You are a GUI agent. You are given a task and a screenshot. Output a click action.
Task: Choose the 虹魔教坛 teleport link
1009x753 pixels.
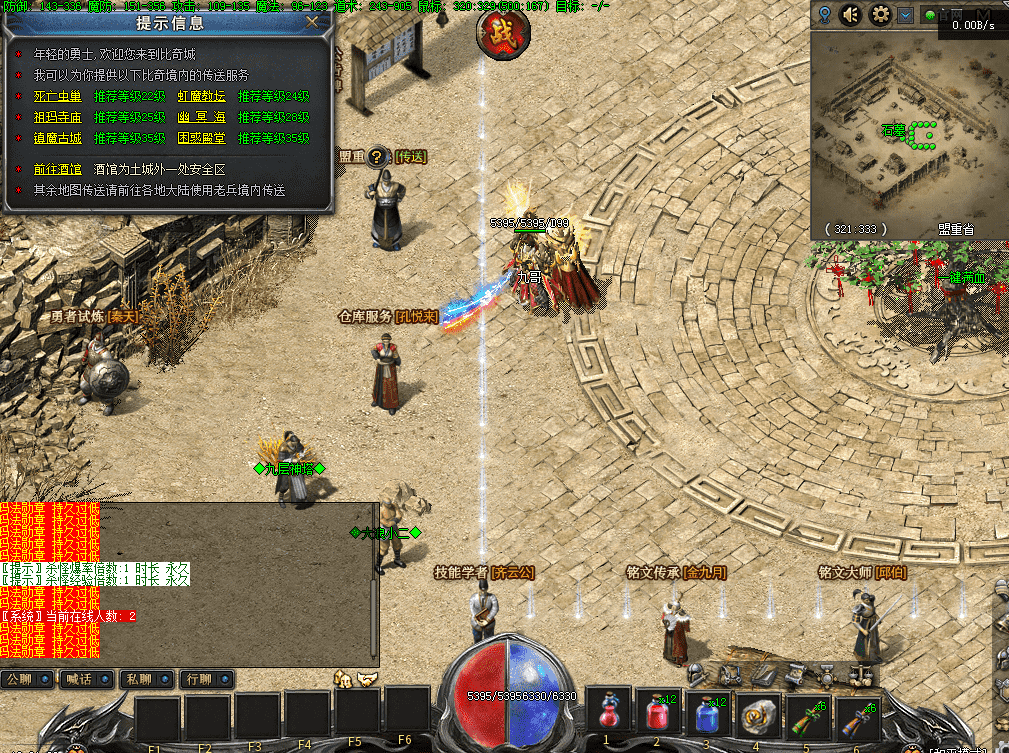pyautogui.click(x=202, y=97)
